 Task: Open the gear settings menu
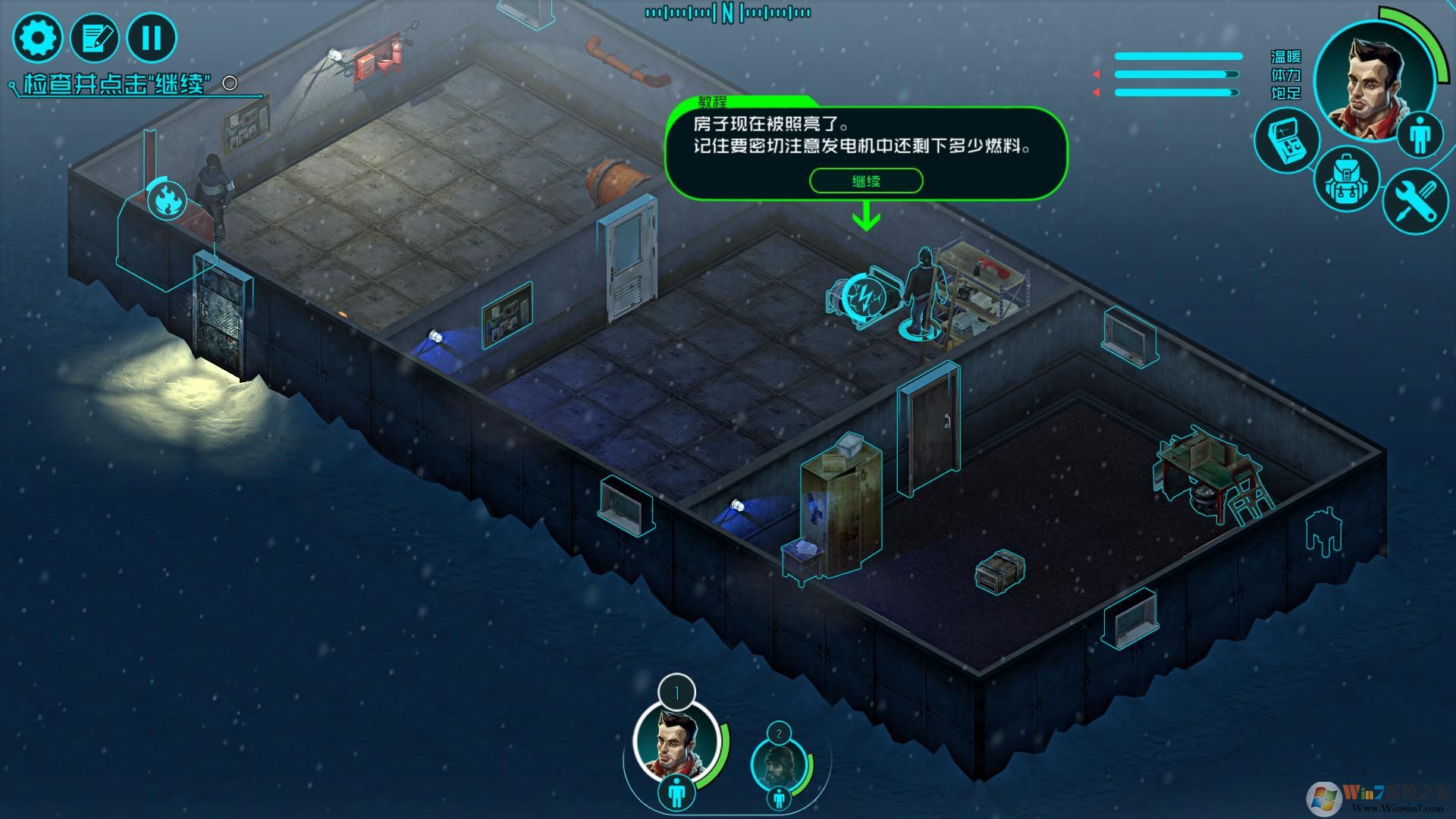coord(37,37)
